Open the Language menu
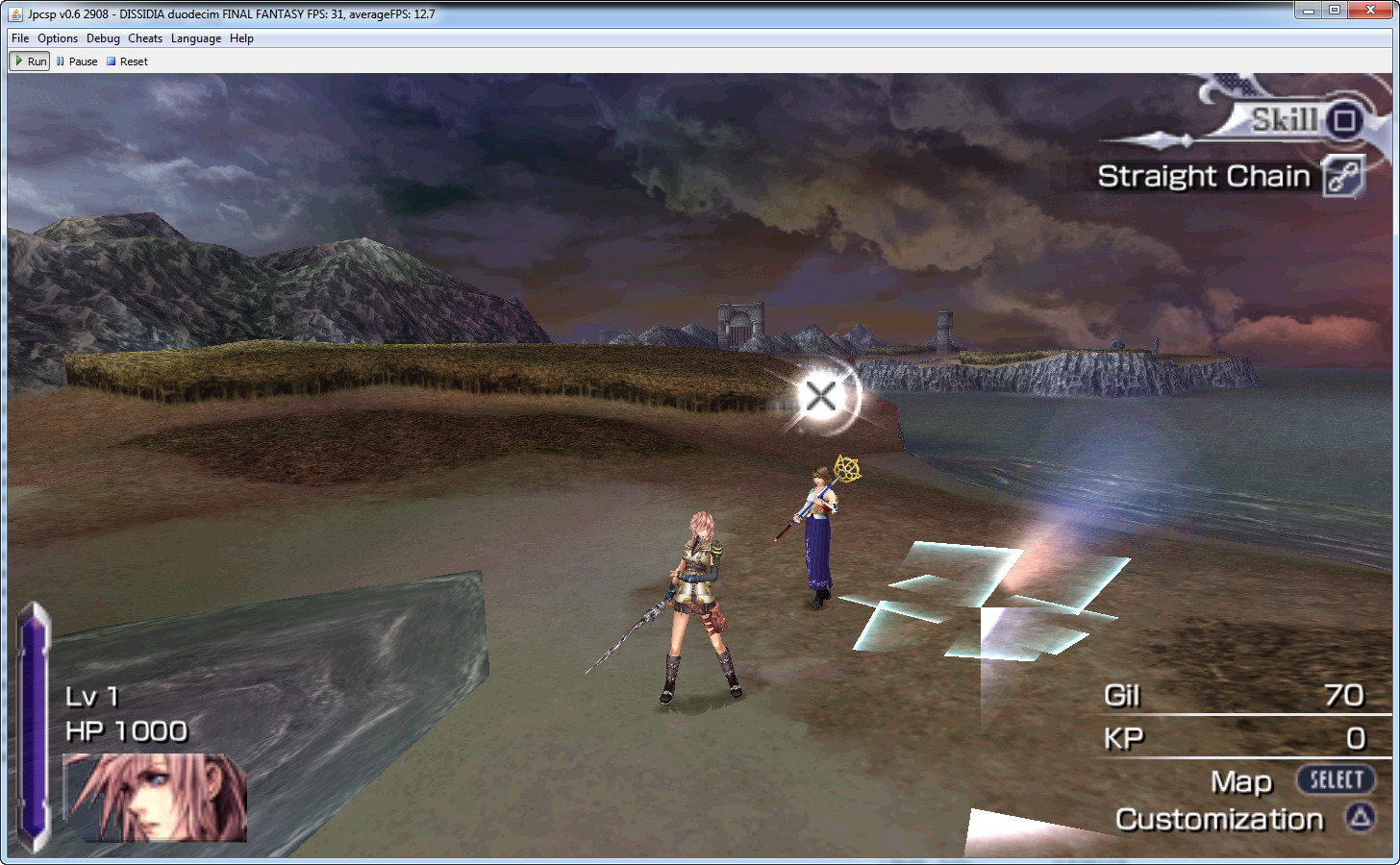 coord(196,38)
